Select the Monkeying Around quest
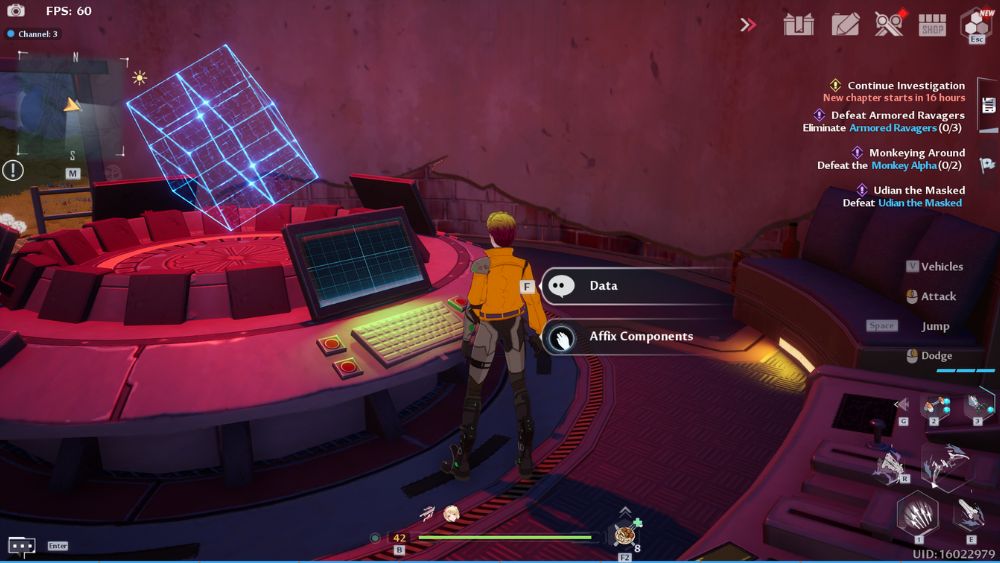This screenshot has width=1000, height=563. tap(915, 153)
